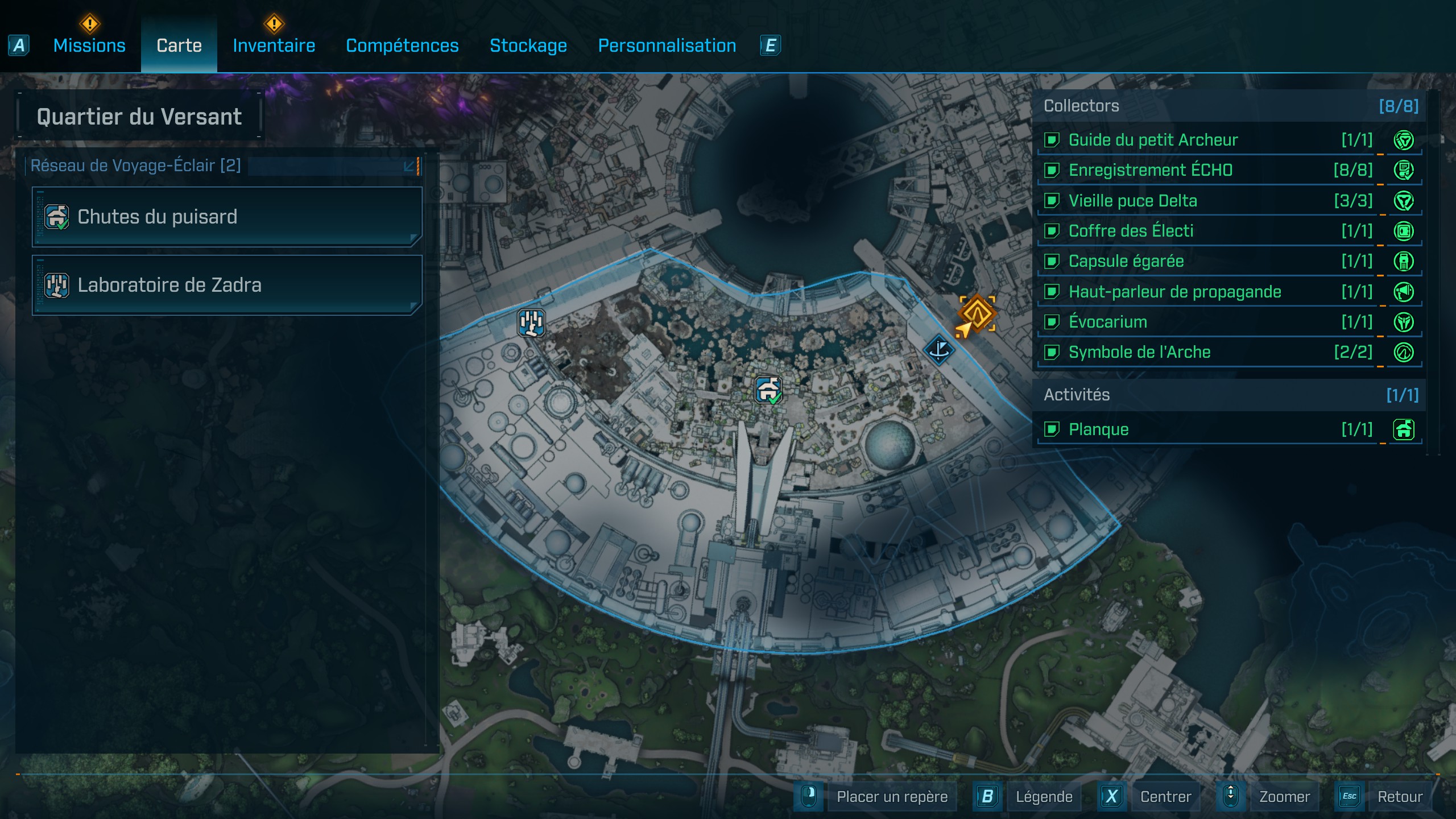Switch to the Missions tab
Image resolution: width=1456 pixels, height=819 pixels.
(89, 45)
